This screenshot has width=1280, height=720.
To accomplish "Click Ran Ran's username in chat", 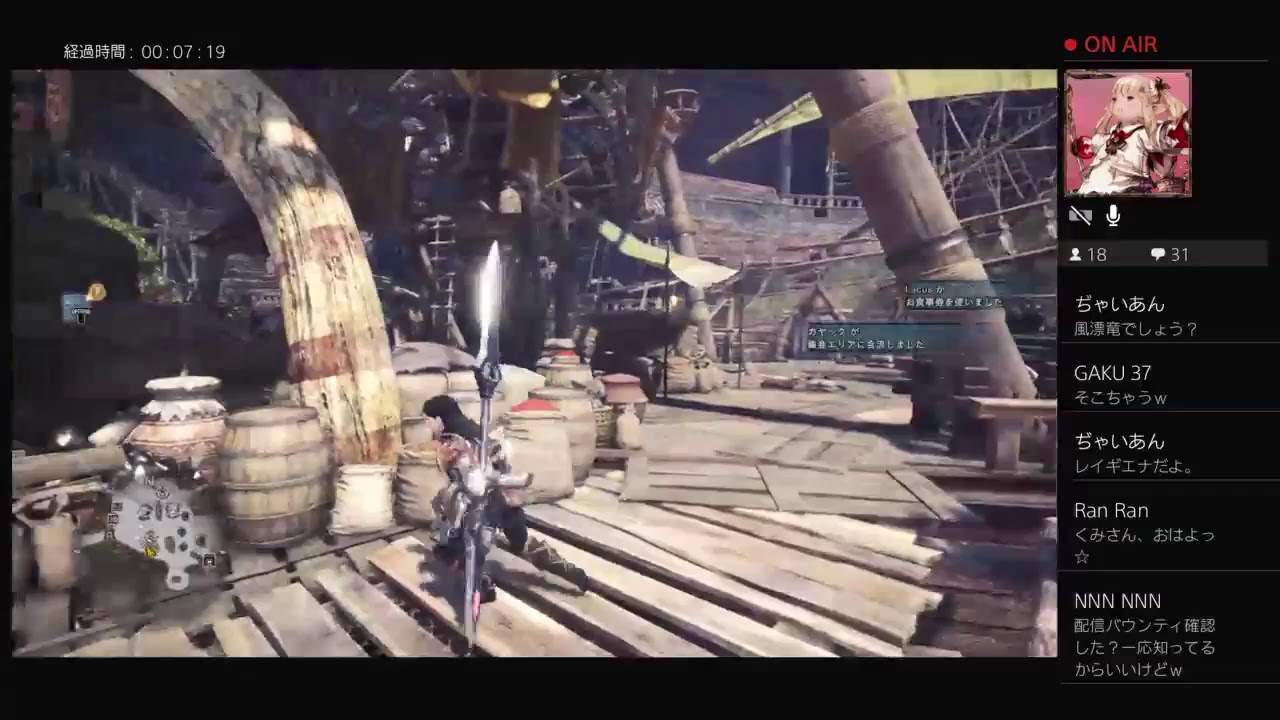I will pyautogui.click(x=1111, y=510).
